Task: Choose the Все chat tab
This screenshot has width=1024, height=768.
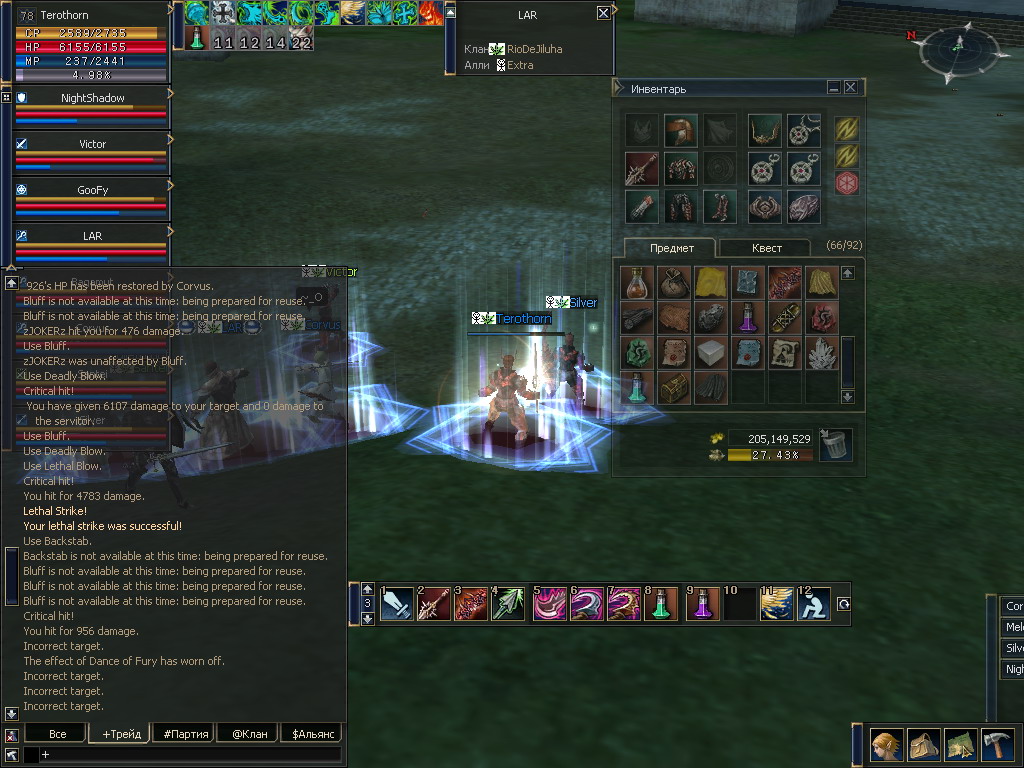Action: [57, 734]
